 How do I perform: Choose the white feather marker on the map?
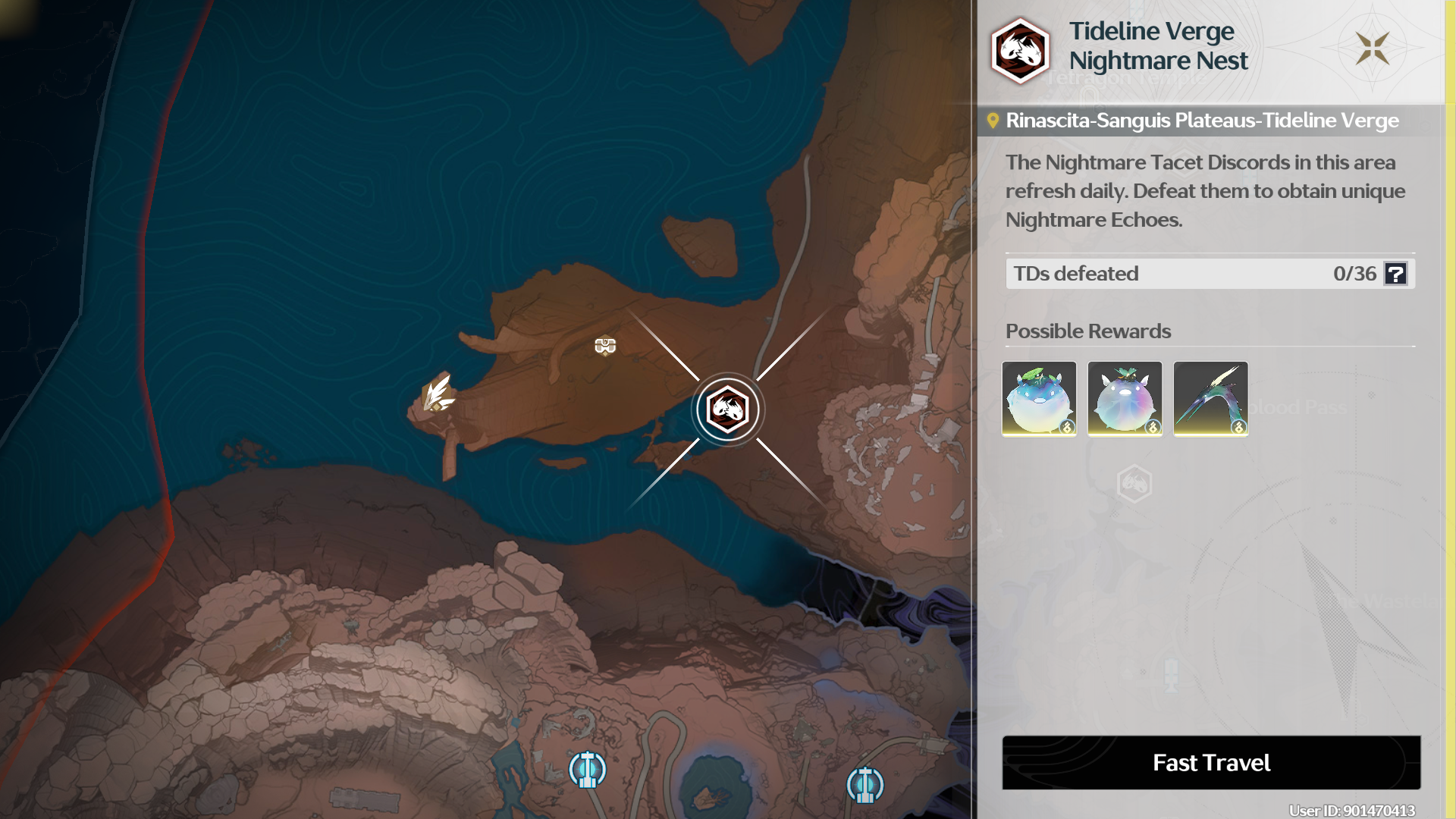point(438,394)
